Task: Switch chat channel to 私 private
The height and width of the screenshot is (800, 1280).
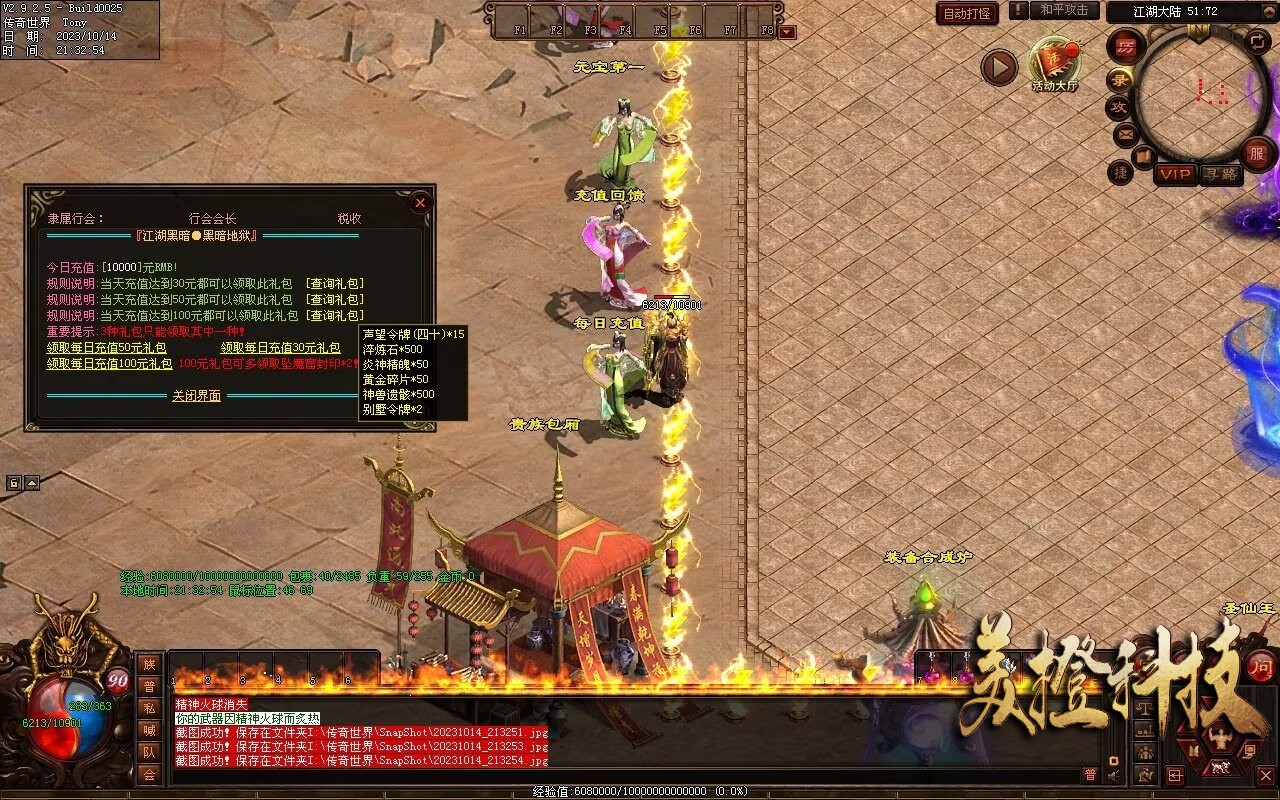Action: 149,708
